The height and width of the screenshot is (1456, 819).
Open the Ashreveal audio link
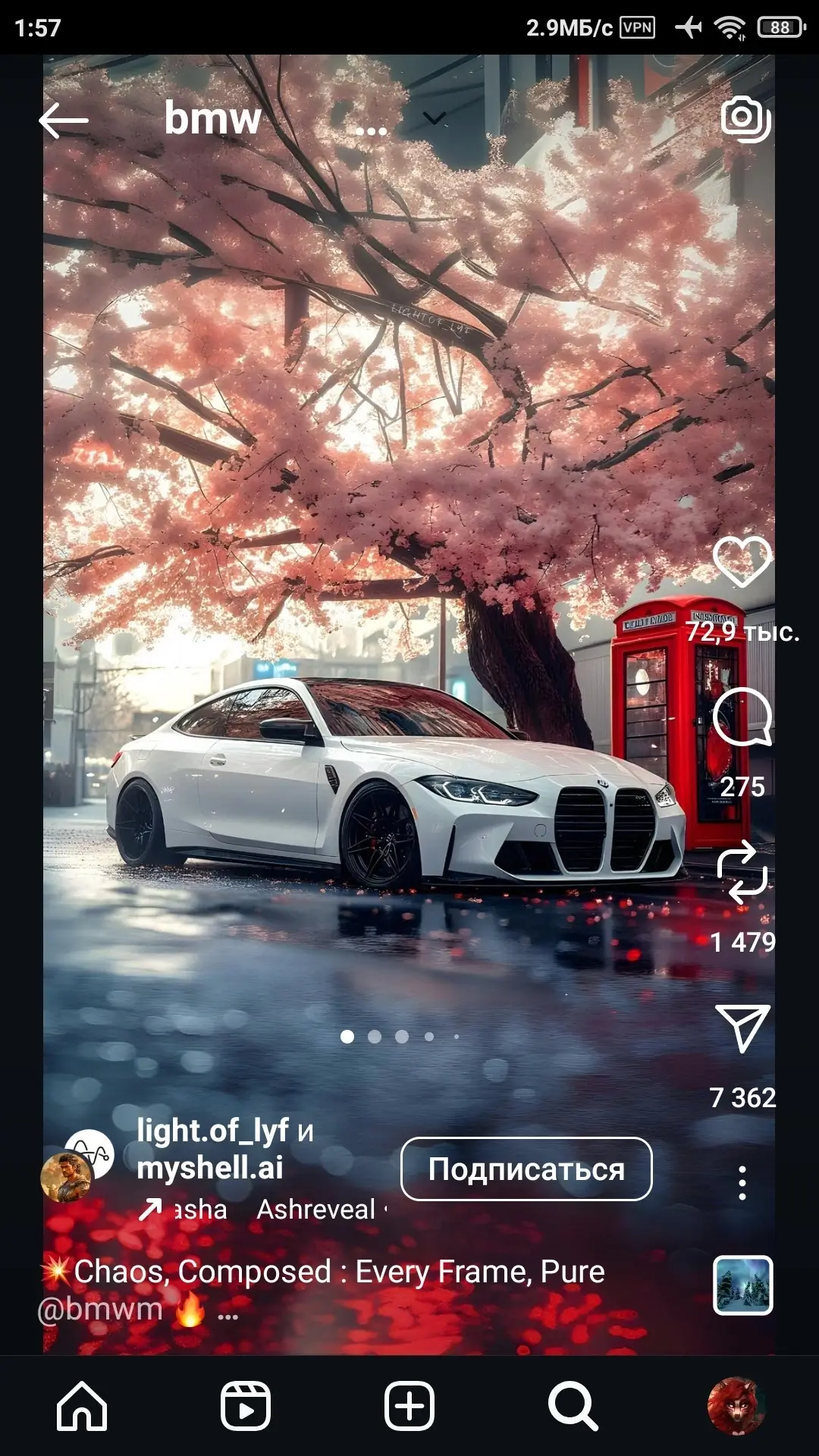(315, 1210)
